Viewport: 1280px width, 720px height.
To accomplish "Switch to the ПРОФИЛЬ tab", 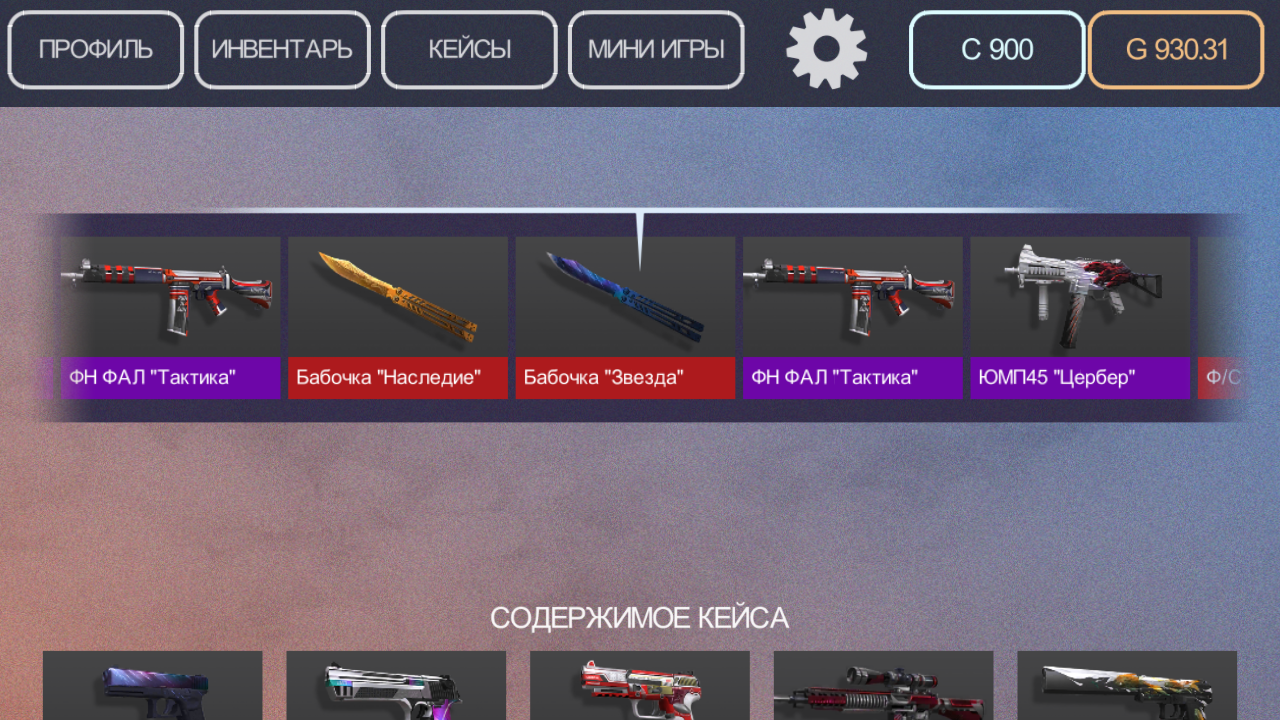I will click(95, 49).
